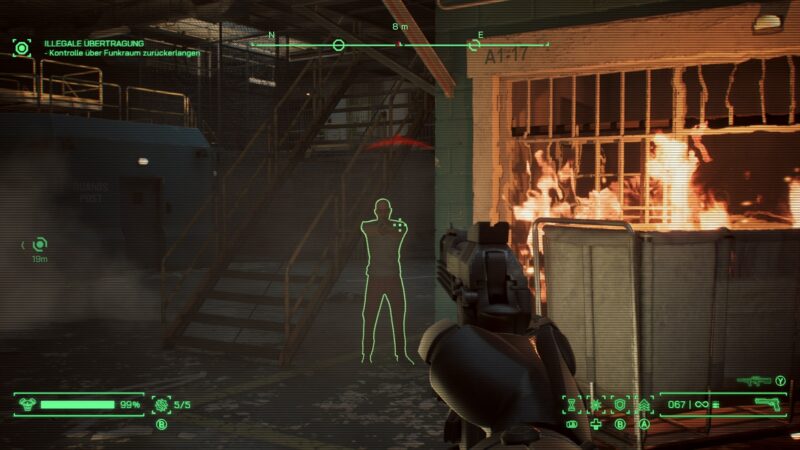Click the objective target icon beside Illegale Übertragung
Image resolution: width=800 pixels, height=450 pixels.
22,47
